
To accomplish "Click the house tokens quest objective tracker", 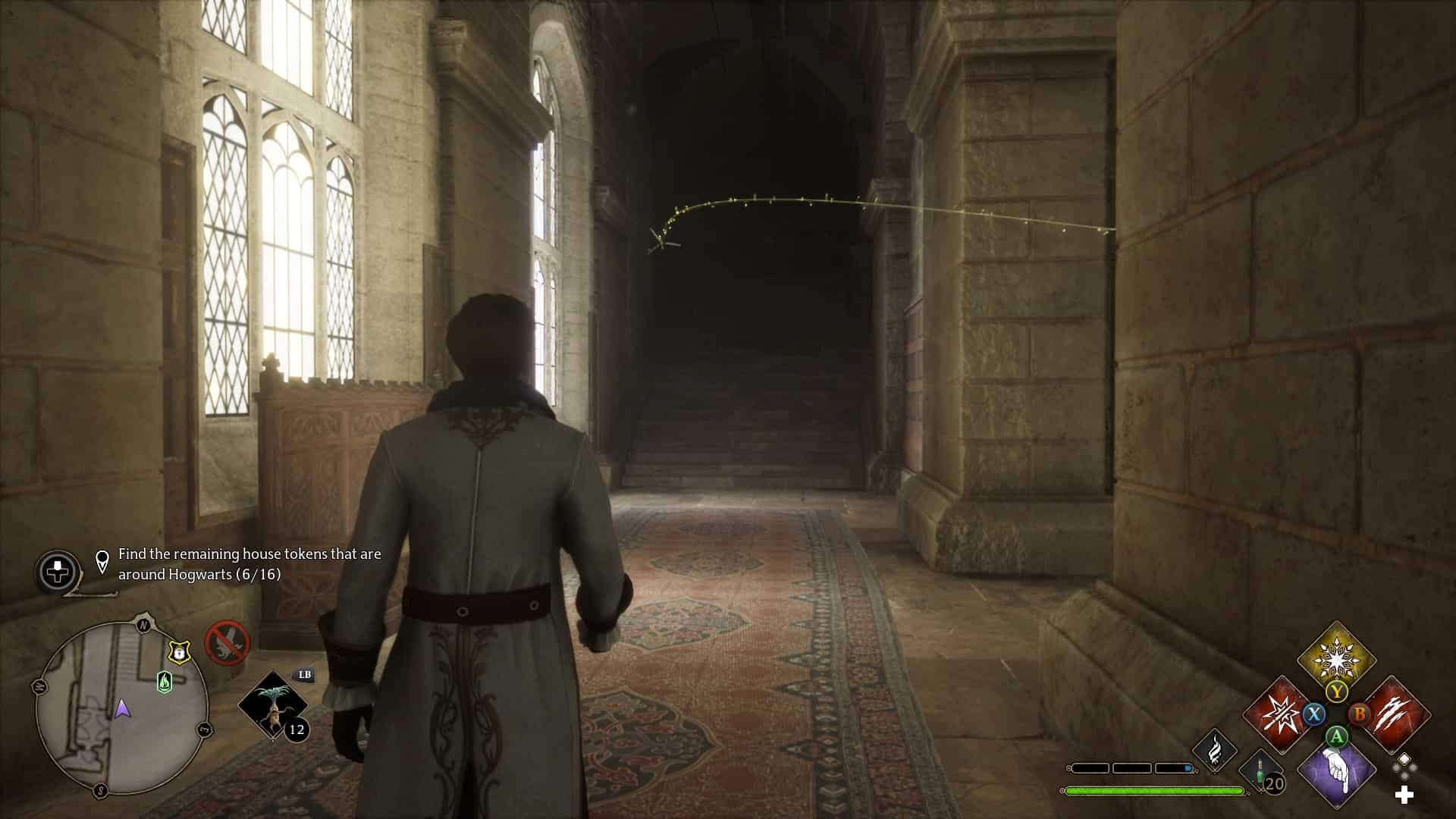I will pos(249,564).
